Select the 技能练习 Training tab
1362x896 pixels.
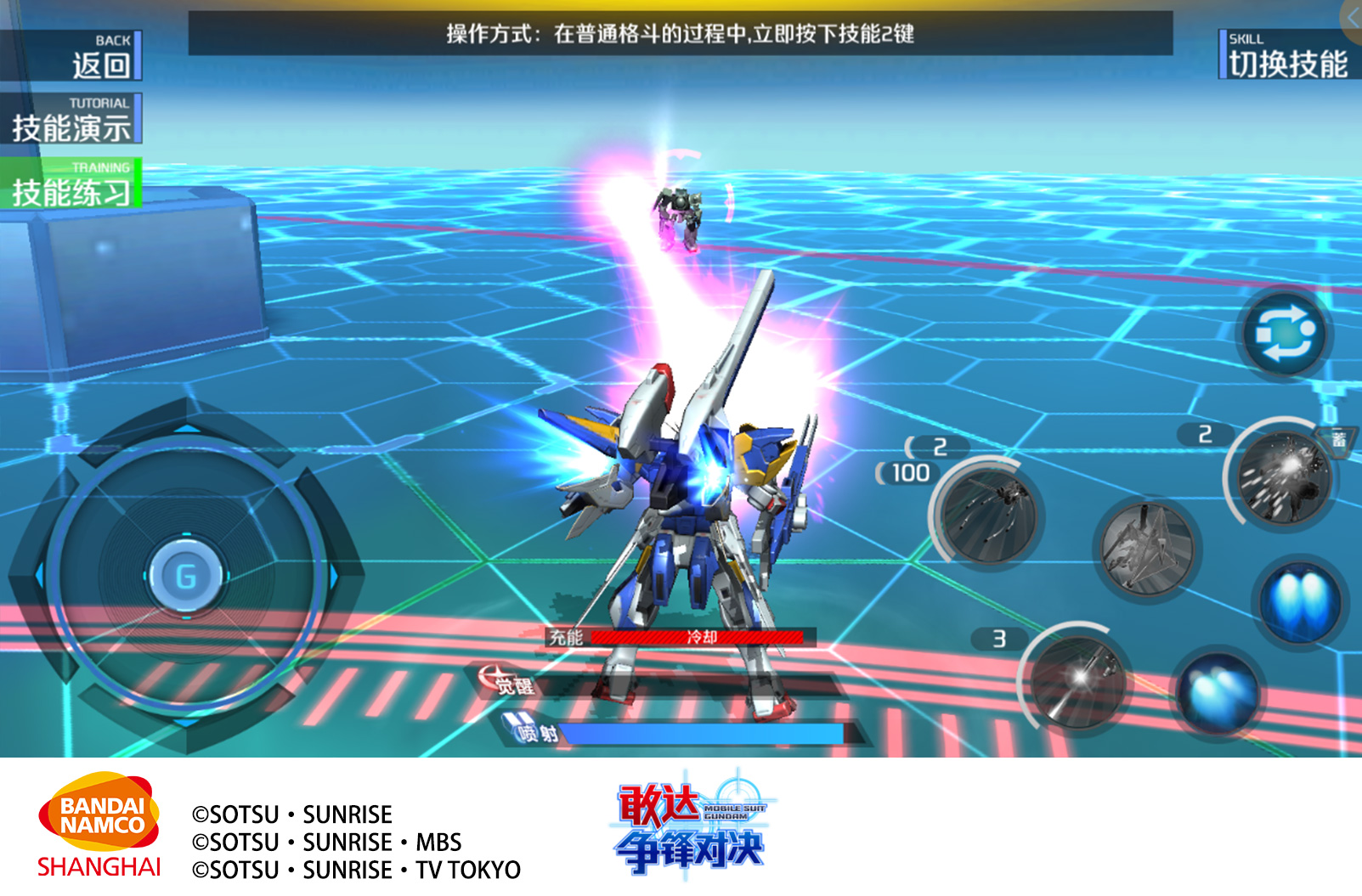click(71, 183)
